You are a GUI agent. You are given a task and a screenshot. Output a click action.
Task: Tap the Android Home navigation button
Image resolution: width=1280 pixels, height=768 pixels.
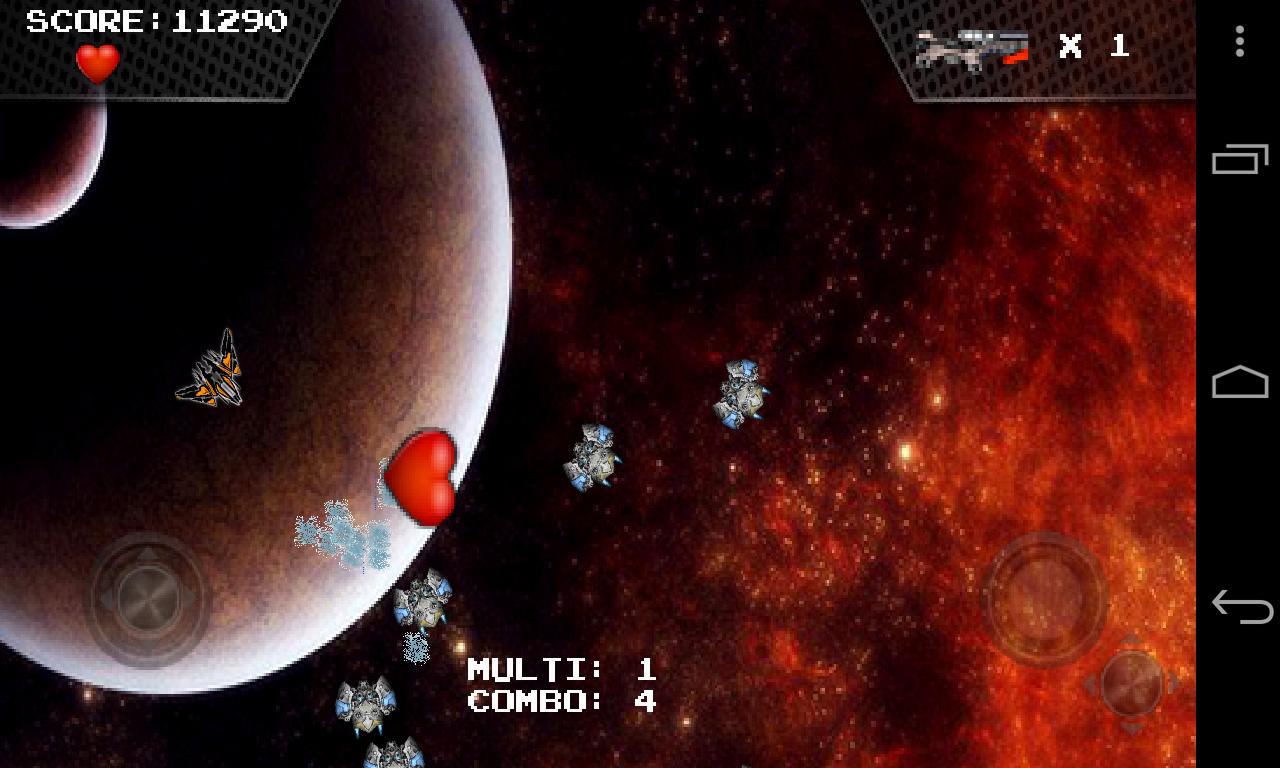(1240, 383)
